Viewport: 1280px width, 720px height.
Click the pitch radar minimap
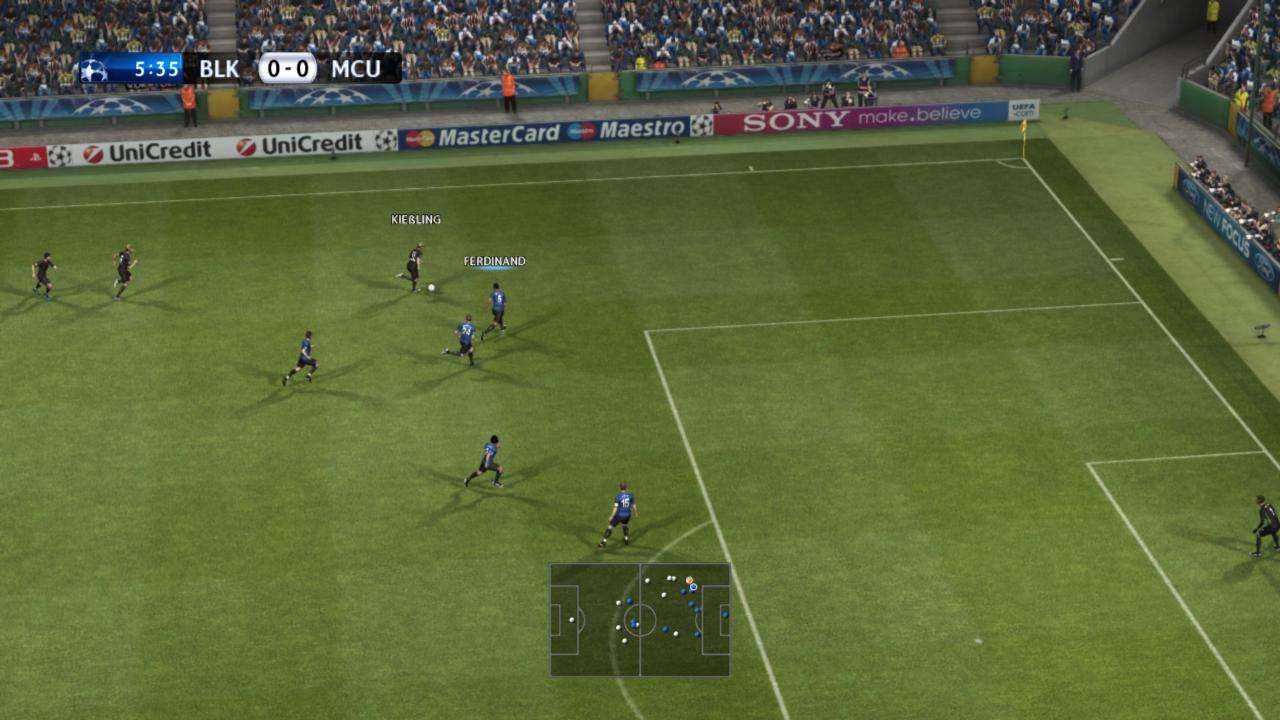pyautogui.click(x=640, y=620)
